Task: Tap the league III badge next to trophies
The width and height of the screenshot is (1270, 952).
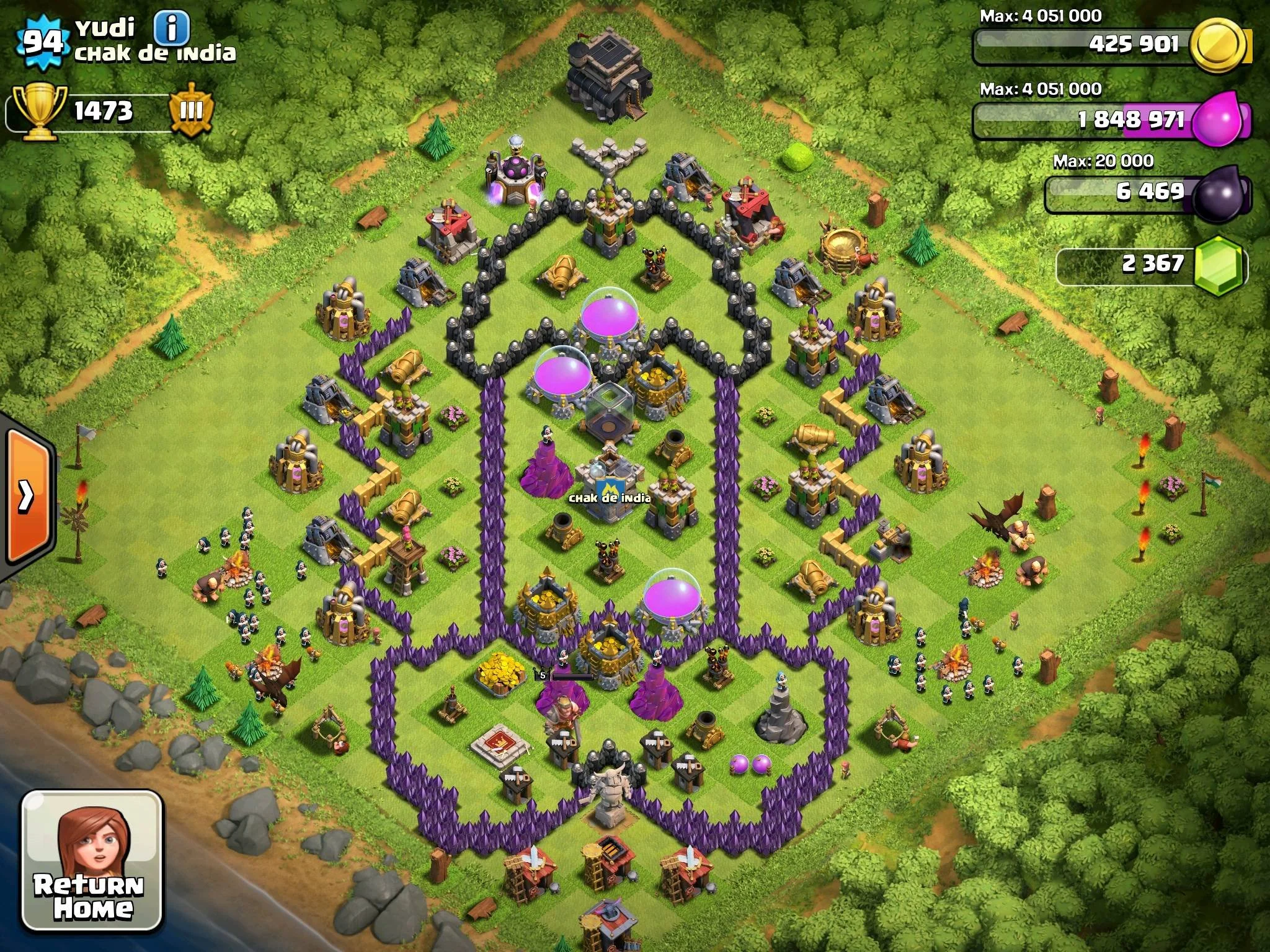Action: 192,110
